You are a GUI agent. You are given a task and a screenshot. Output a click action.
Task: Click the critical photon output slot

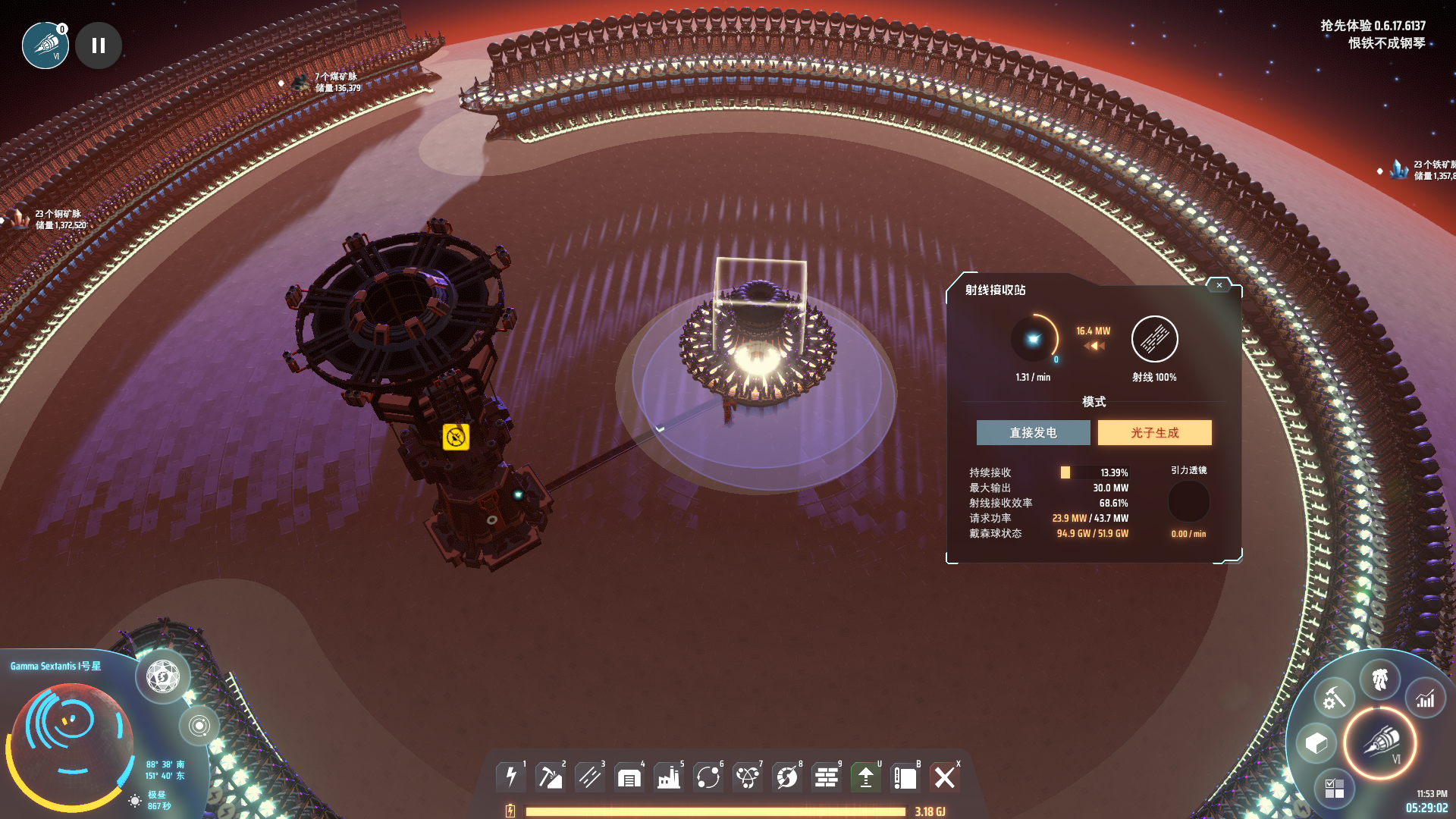point(1033,339)
